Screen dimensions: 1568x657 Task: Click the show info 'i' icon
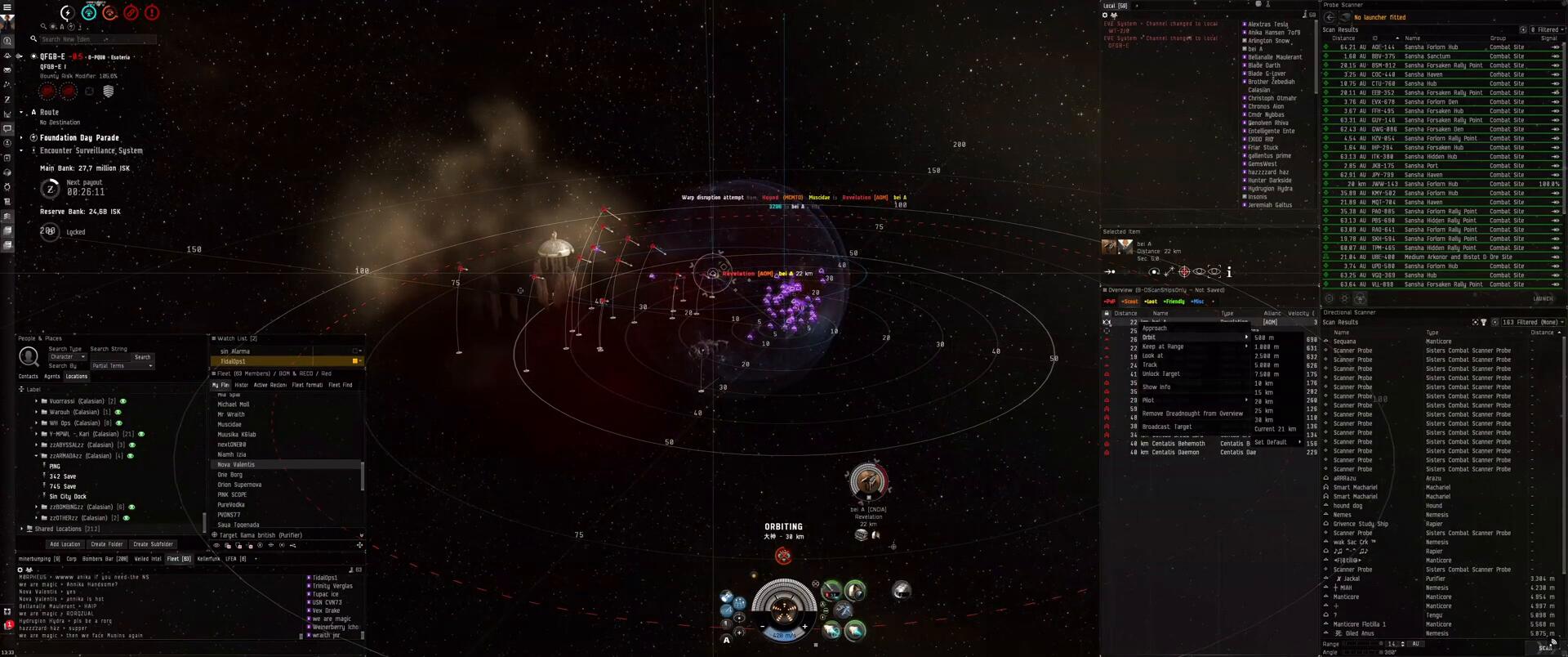tap(1228, 272)
